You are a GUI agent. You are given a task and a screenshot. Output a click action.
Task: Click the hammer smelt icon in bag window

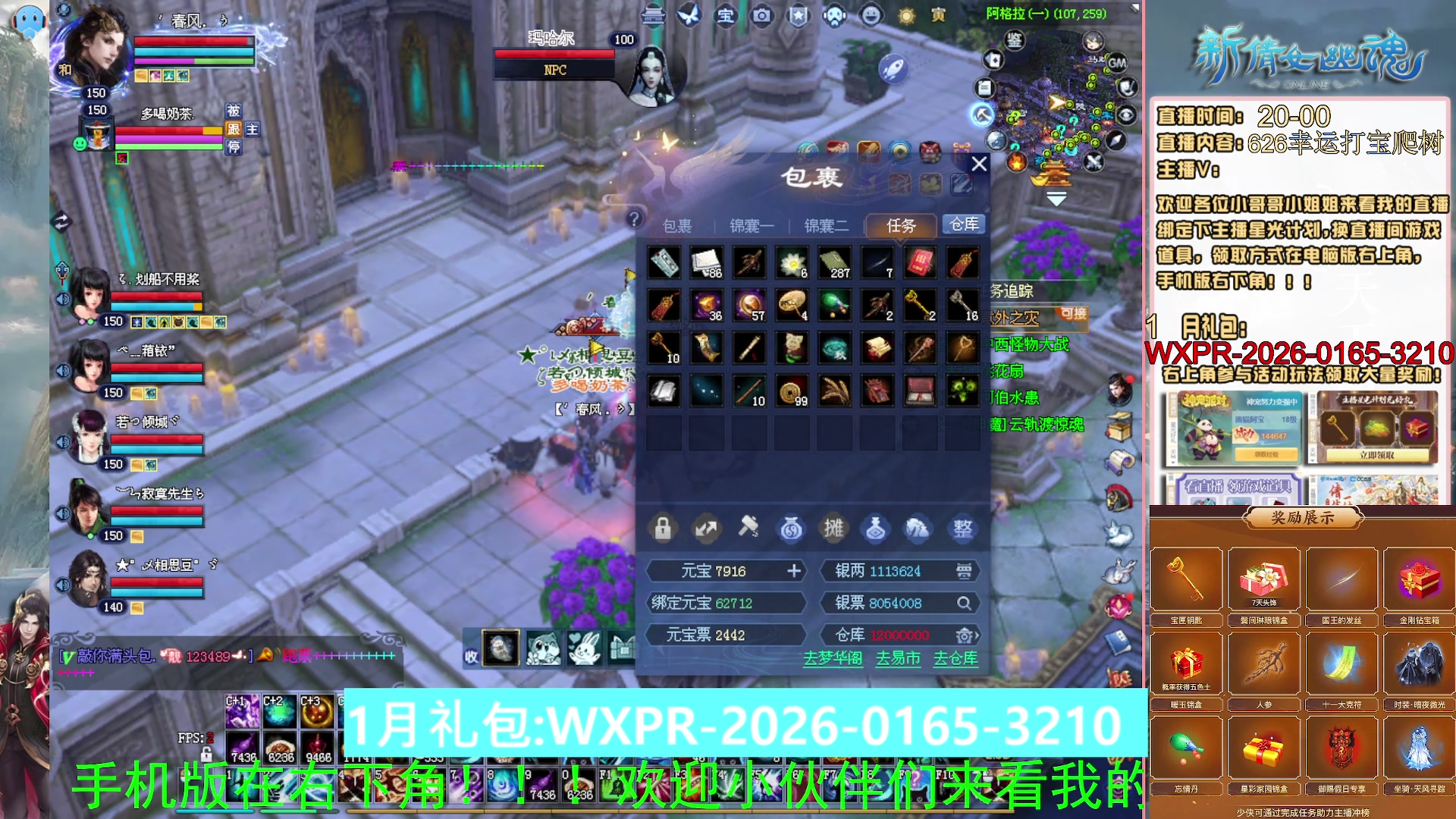click(748, 529)
